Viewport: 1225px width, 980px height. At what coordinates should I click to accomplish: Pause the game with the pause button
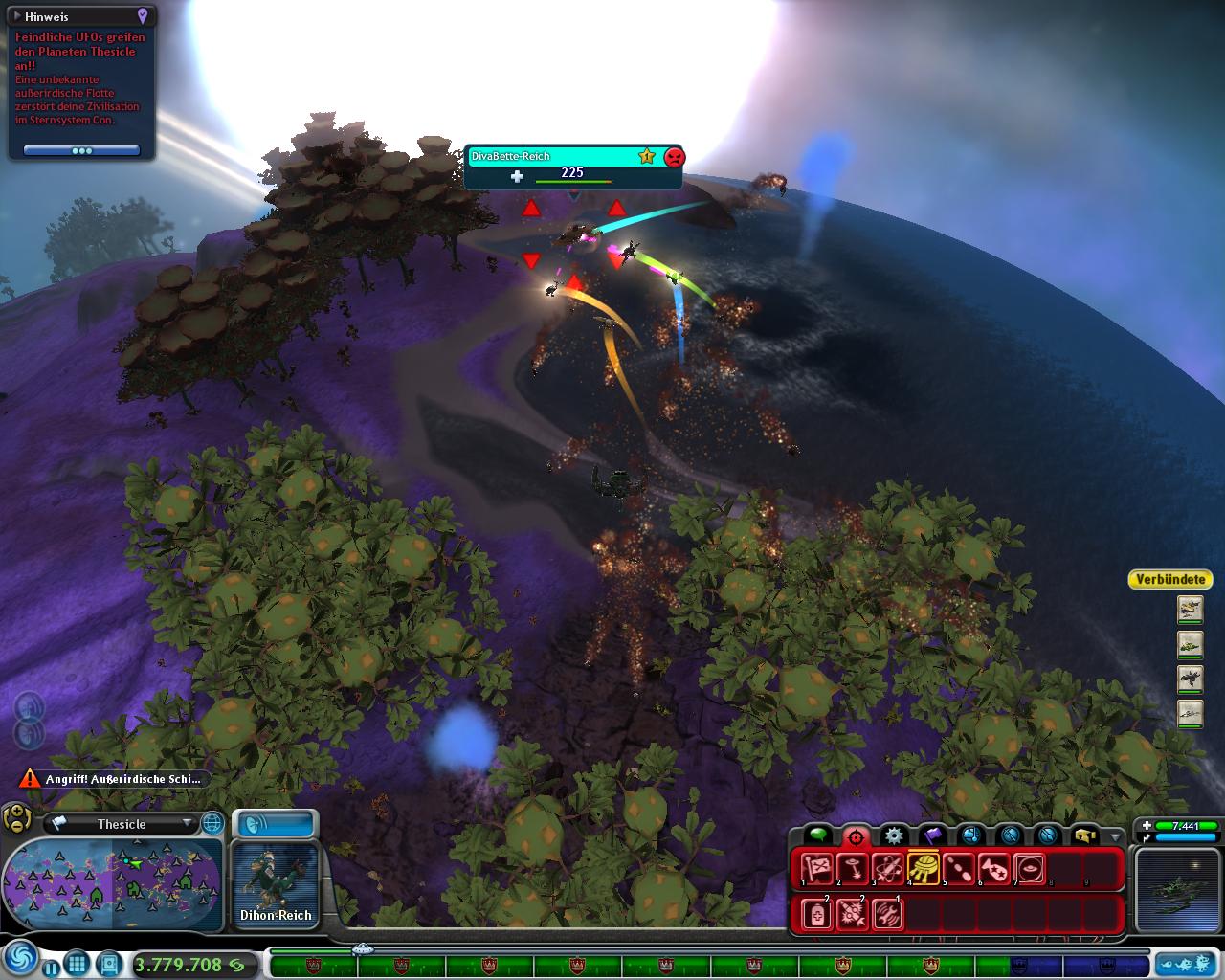[x=50, y=967]
